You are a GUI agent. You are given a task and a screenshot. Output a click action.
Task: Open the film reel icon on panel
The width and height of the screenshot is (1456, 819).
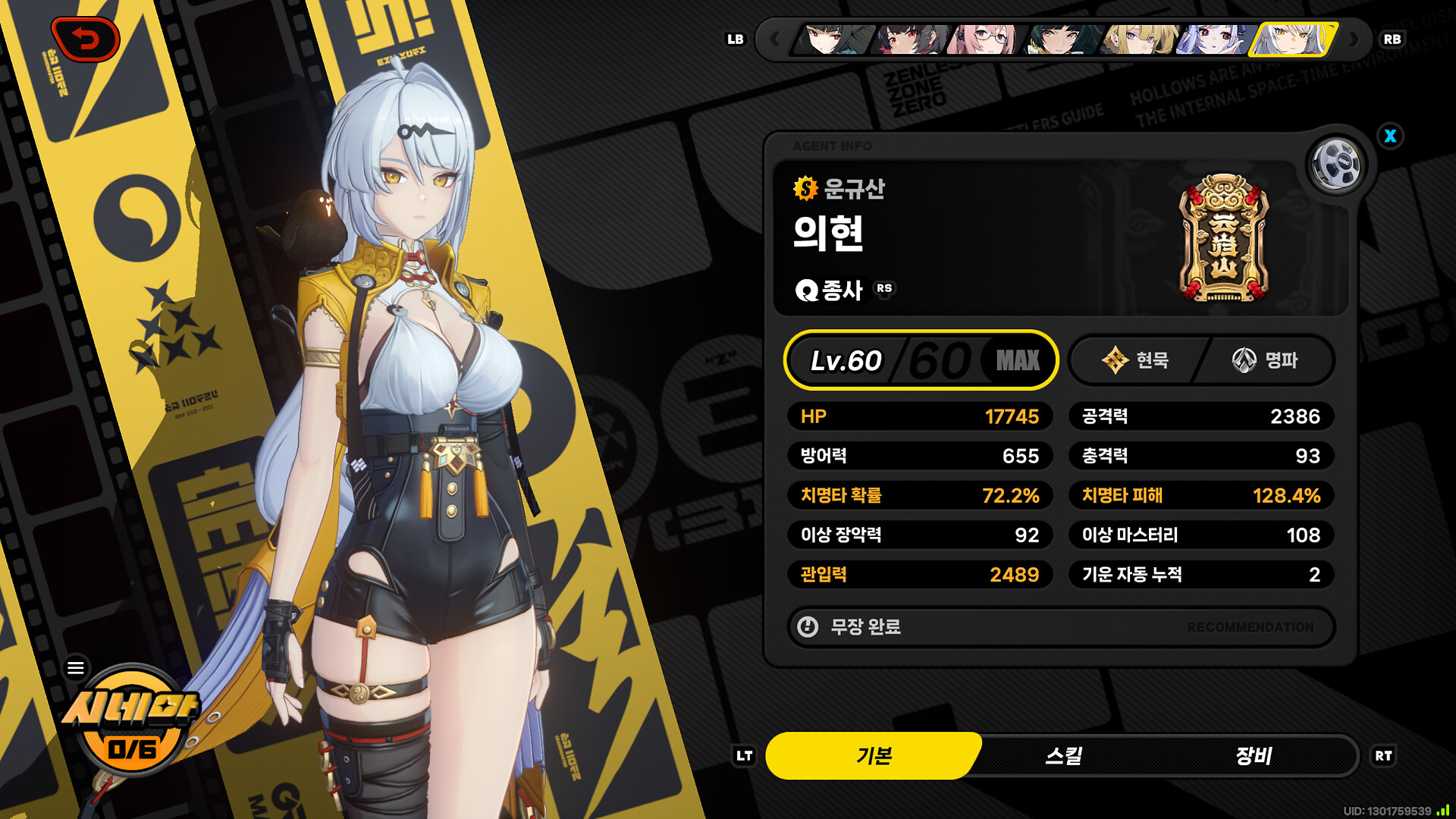[x=1336, y=164]
